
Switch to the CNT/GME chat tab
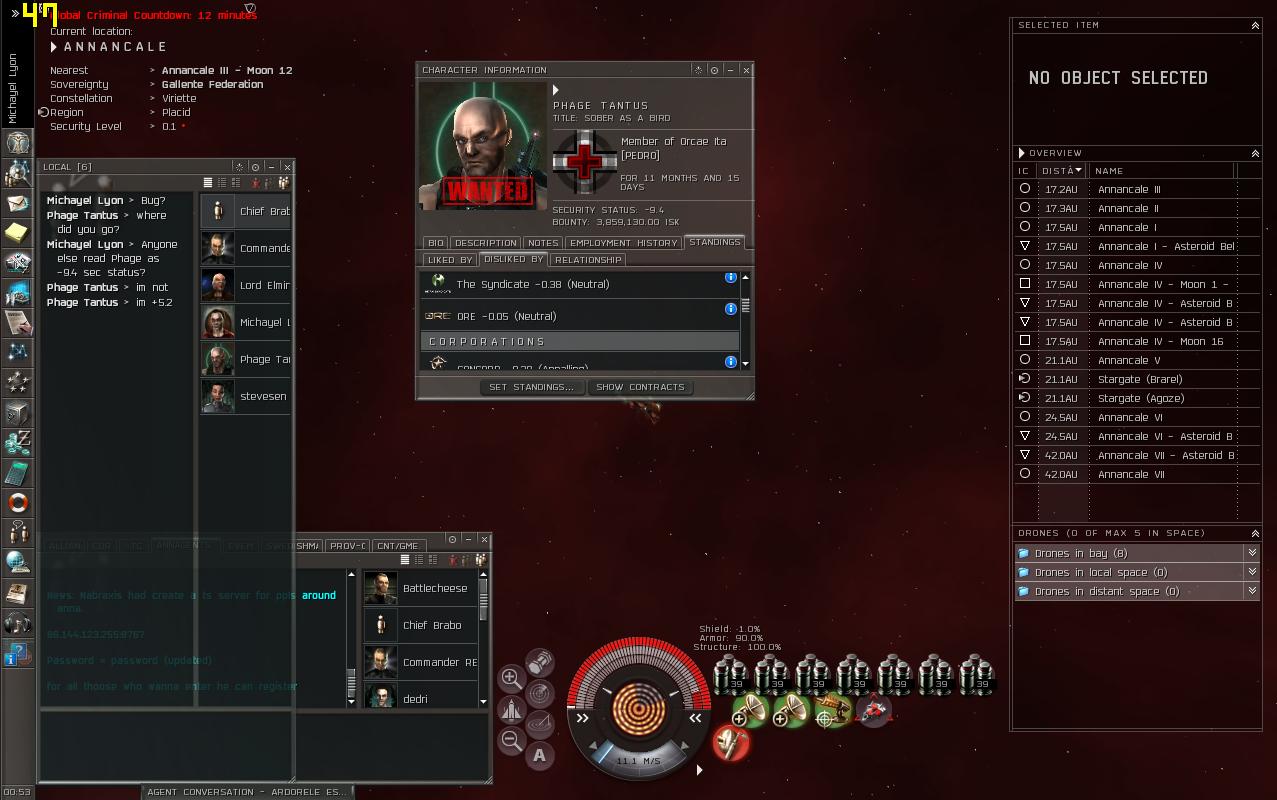396,546
